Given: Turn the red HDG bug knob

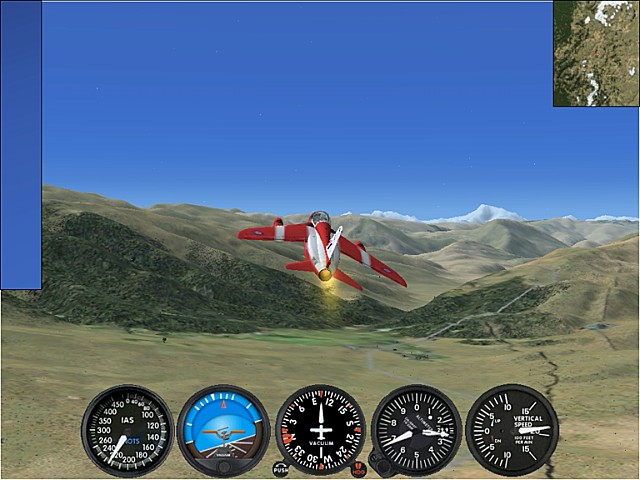Looking at the screenshot, I should (x=359, y=468).
